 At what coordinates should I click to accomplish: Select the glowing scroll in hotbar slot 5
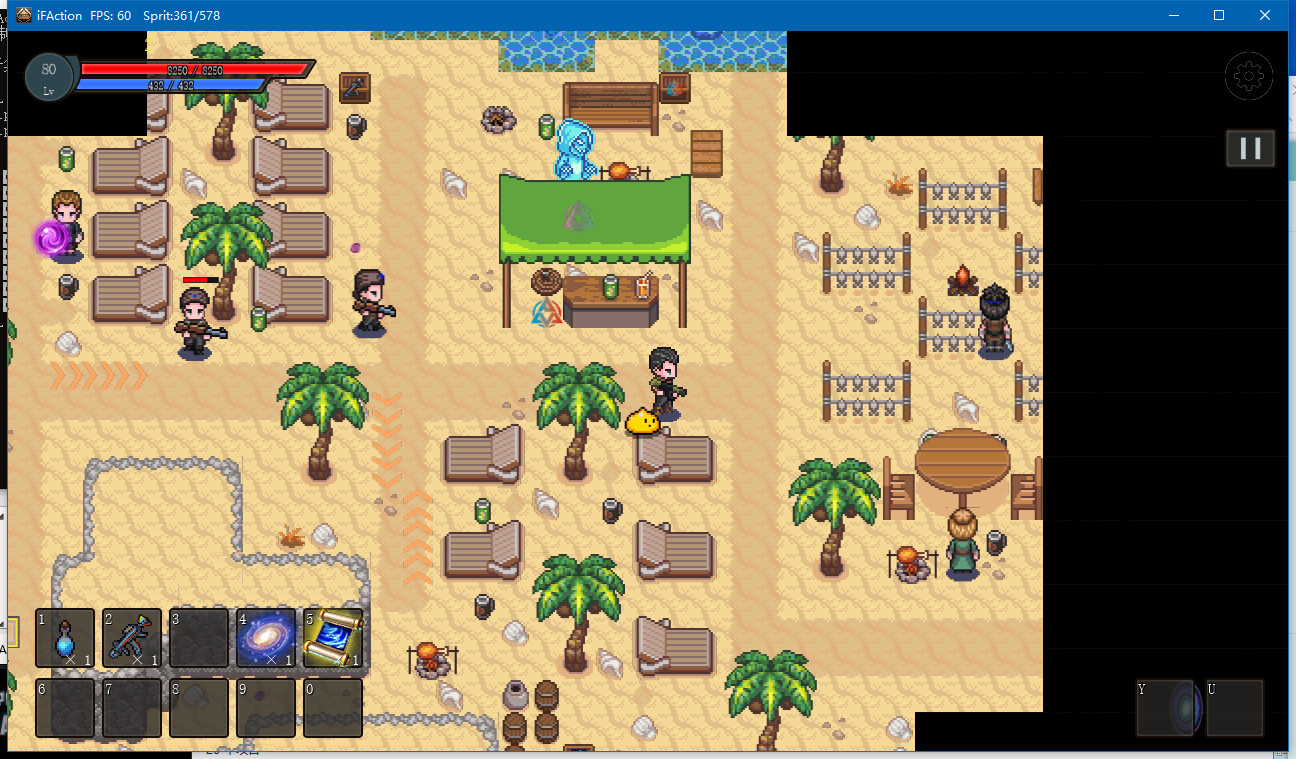point(332,638)
